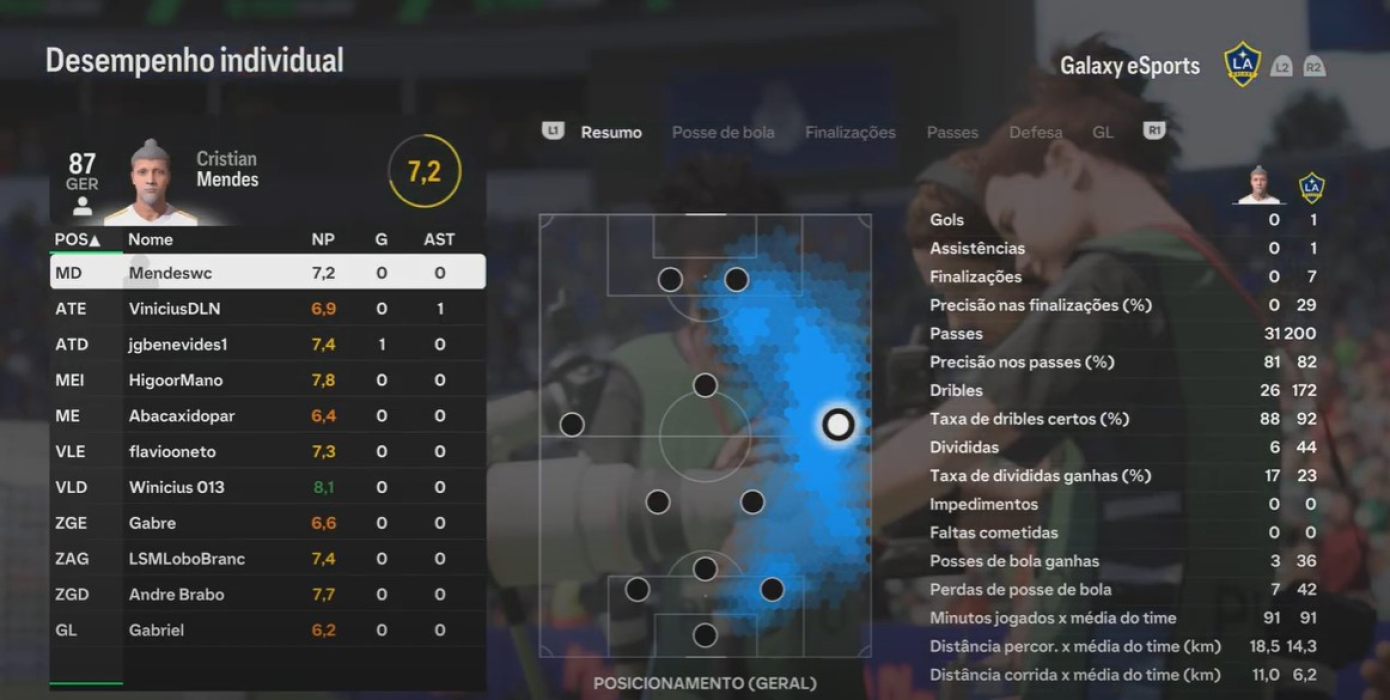Open the Posse de bola tab

pos(723,132)
